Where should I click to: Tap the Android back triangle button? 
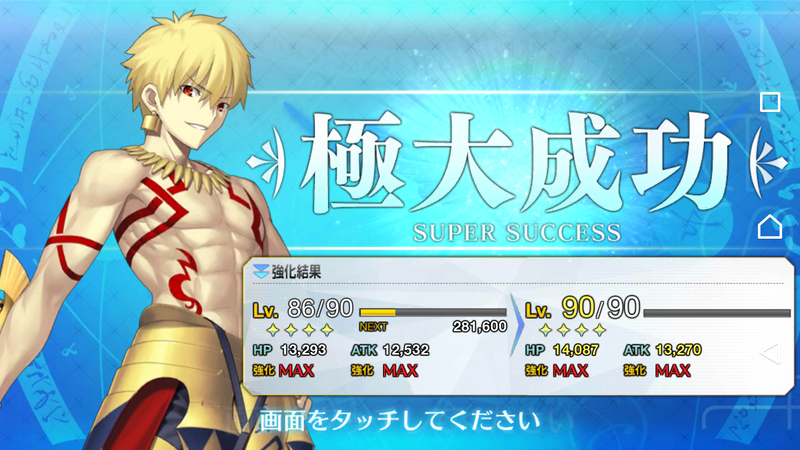click(769, 352)
